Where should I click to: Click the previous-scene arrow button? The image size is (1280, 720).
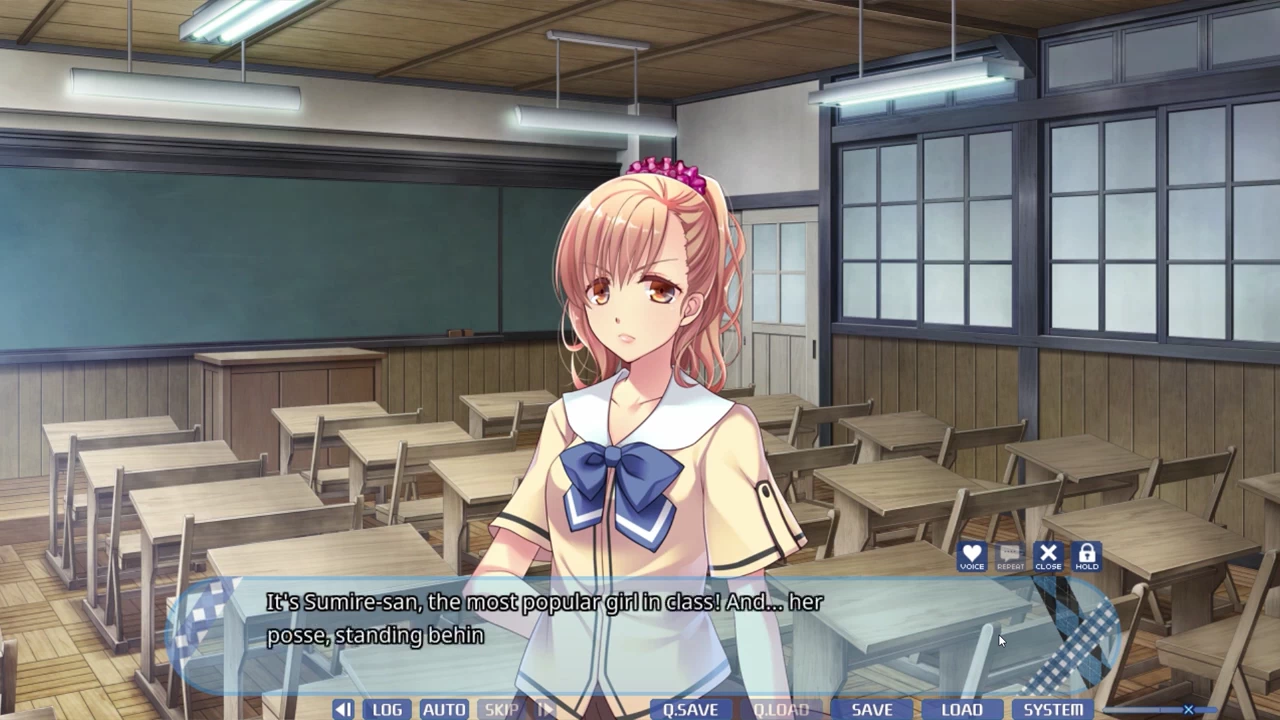[343, 709]
